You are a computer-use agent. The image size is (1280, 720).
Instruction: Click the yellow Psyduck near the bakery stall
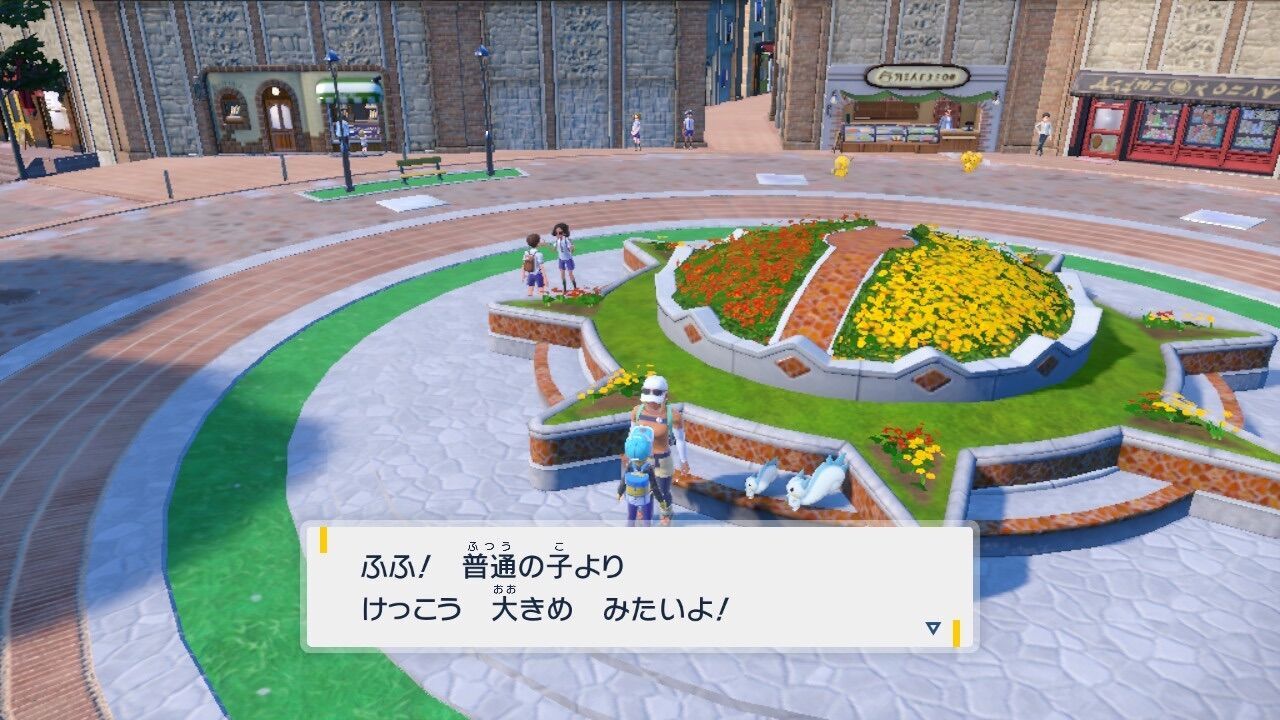pos(843,165)
